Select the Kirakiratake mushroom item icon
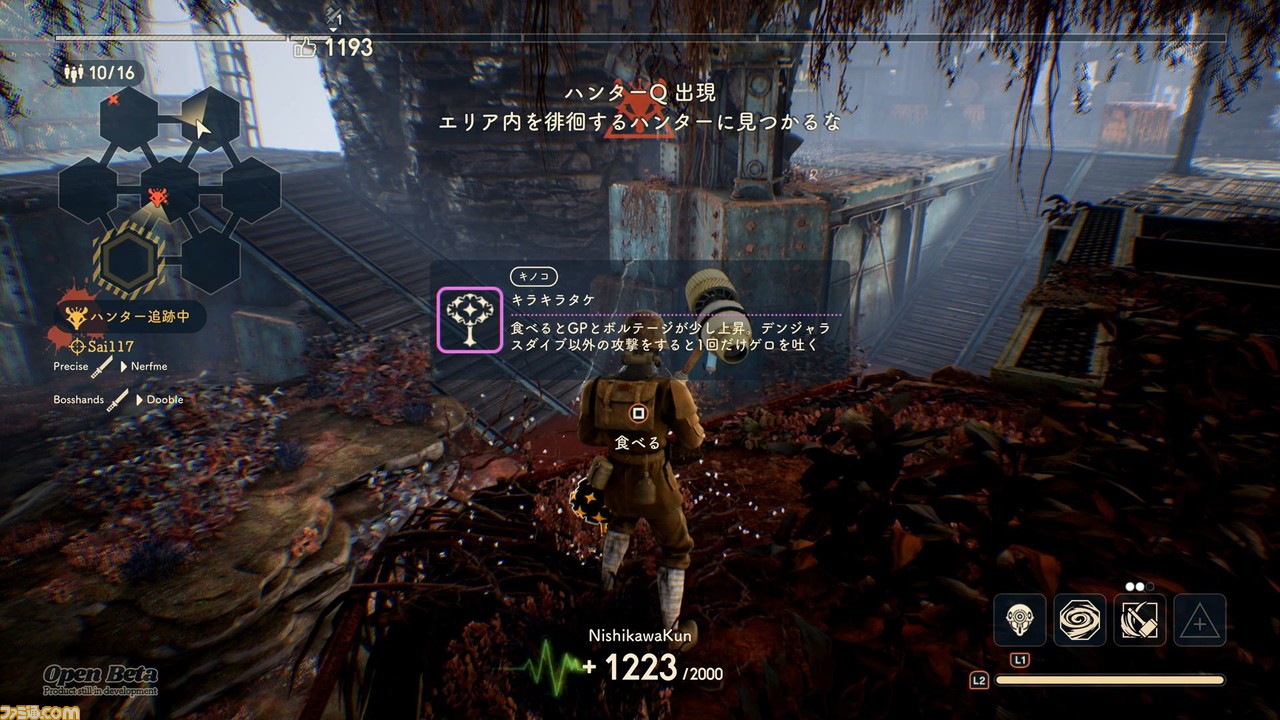 [x=469, y=319]
